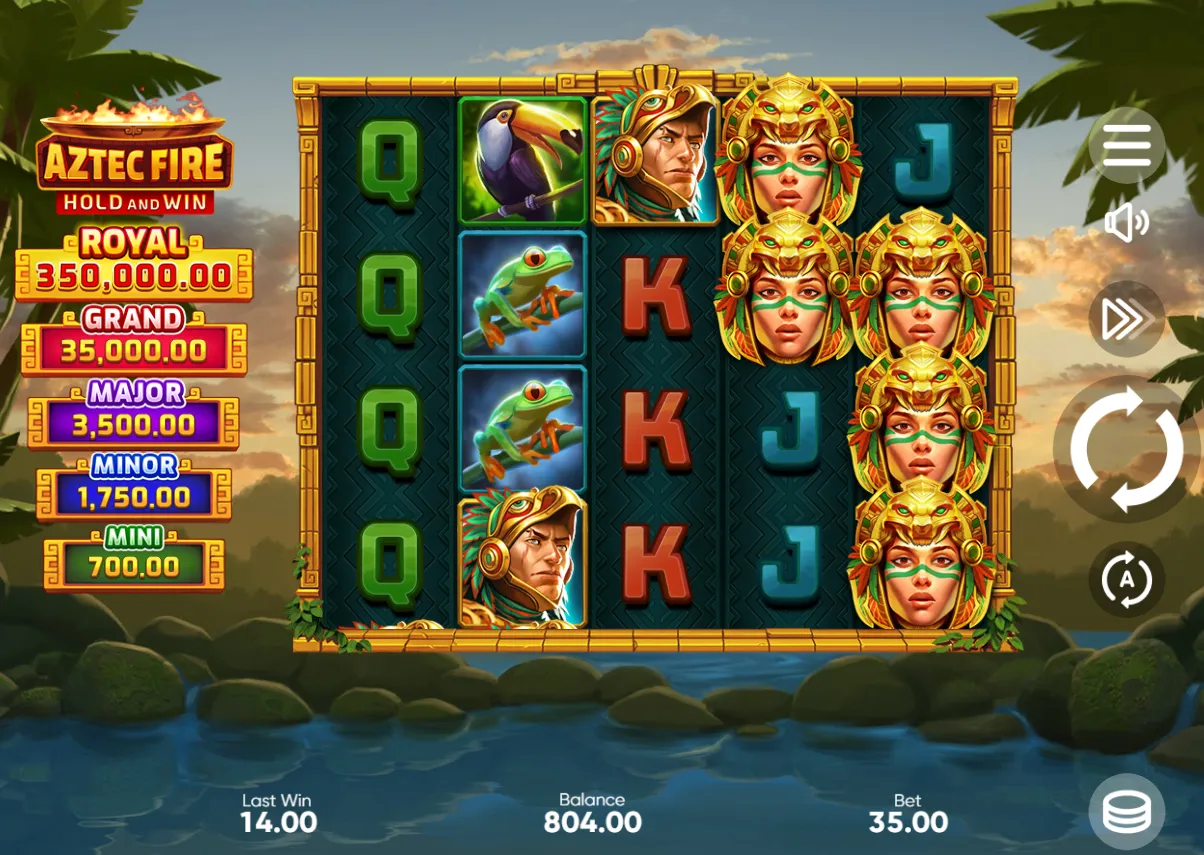Image resolution: width=1204 pixels, height=855 pixels.
Task: Spin the reels with the big circular button
Action: coord(1127,449)
